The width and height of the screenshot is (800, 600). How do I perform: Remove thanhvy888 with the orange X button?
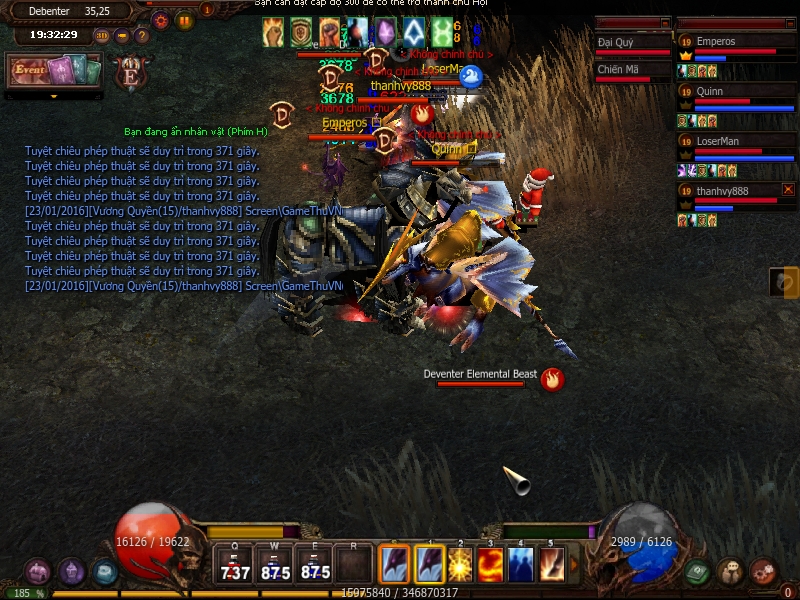click(788, 189)
